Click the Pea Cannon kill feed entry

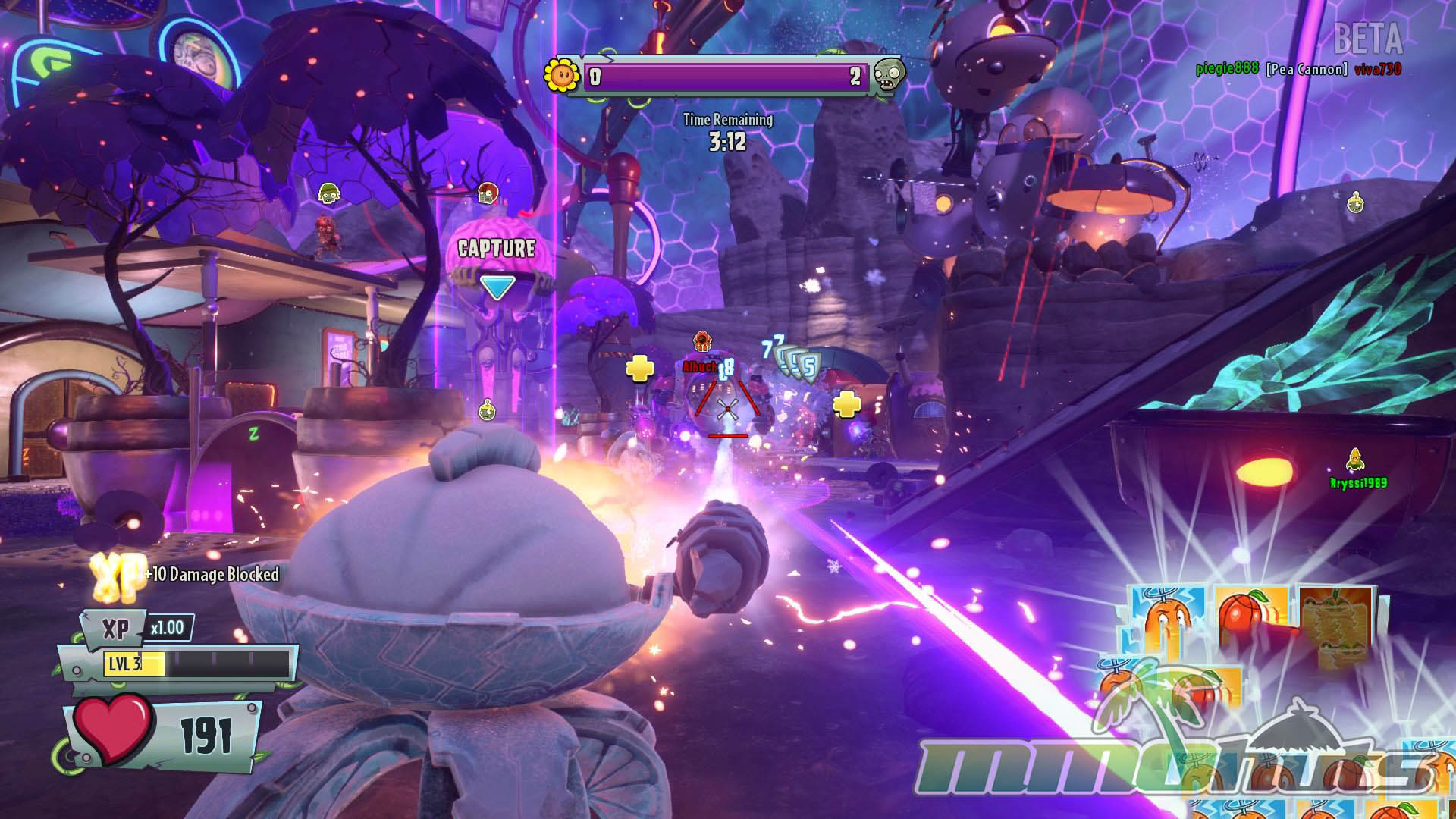coord(1306,70)
